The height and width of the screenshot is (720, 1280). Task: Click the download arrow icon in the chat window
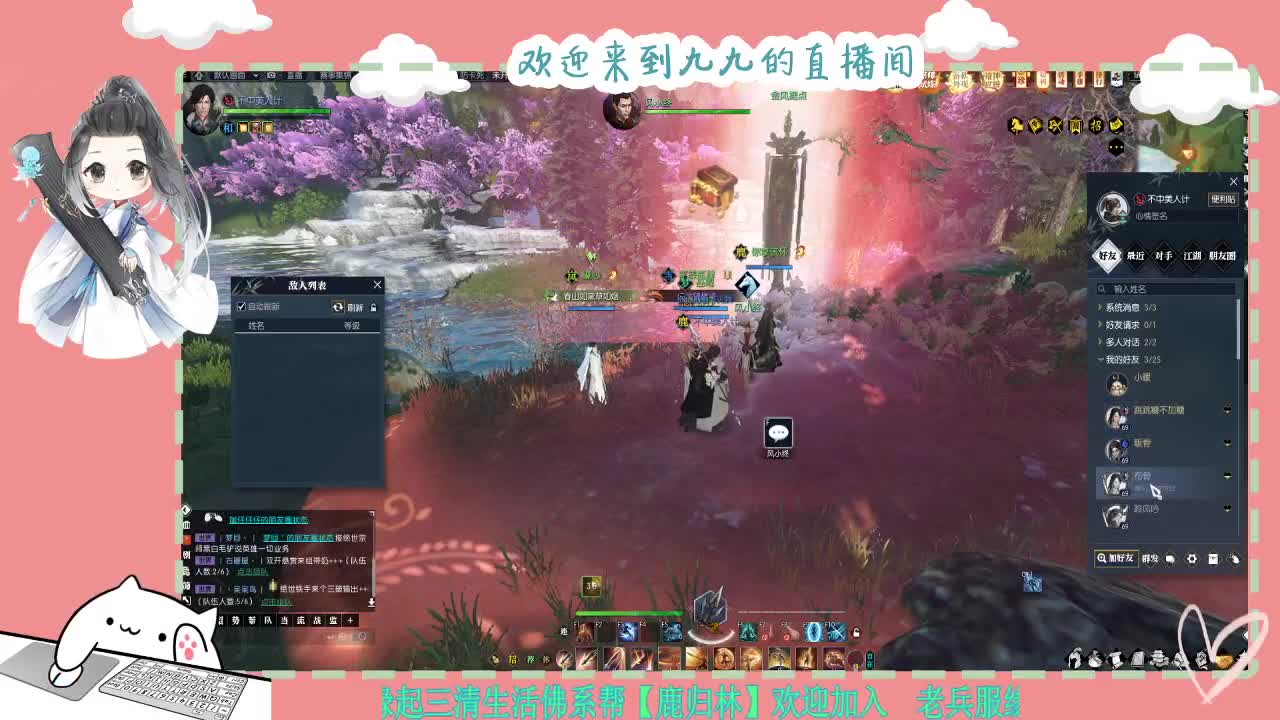point(371,602)
